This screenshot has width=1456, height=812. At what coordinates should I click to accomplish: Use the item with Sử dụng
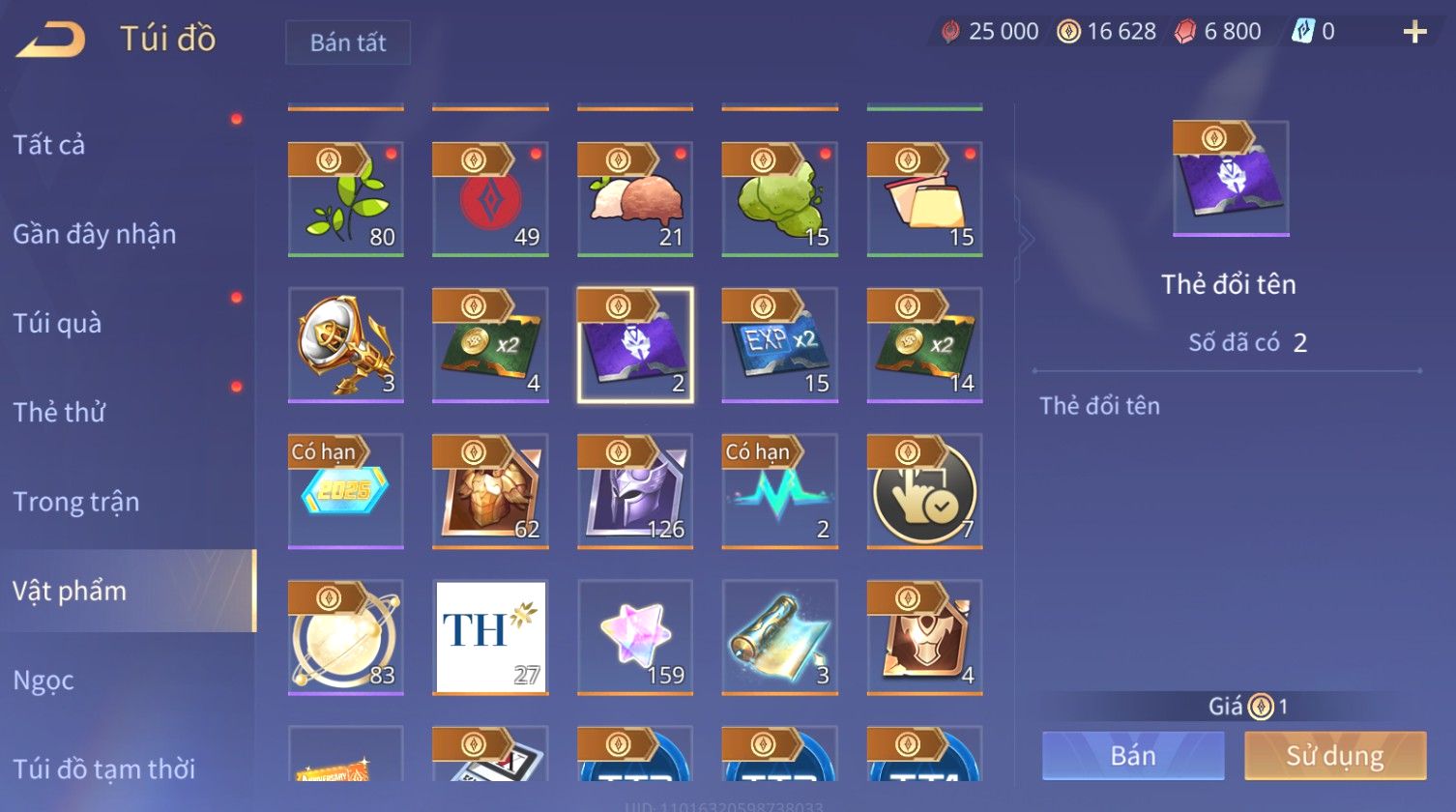1335,755
